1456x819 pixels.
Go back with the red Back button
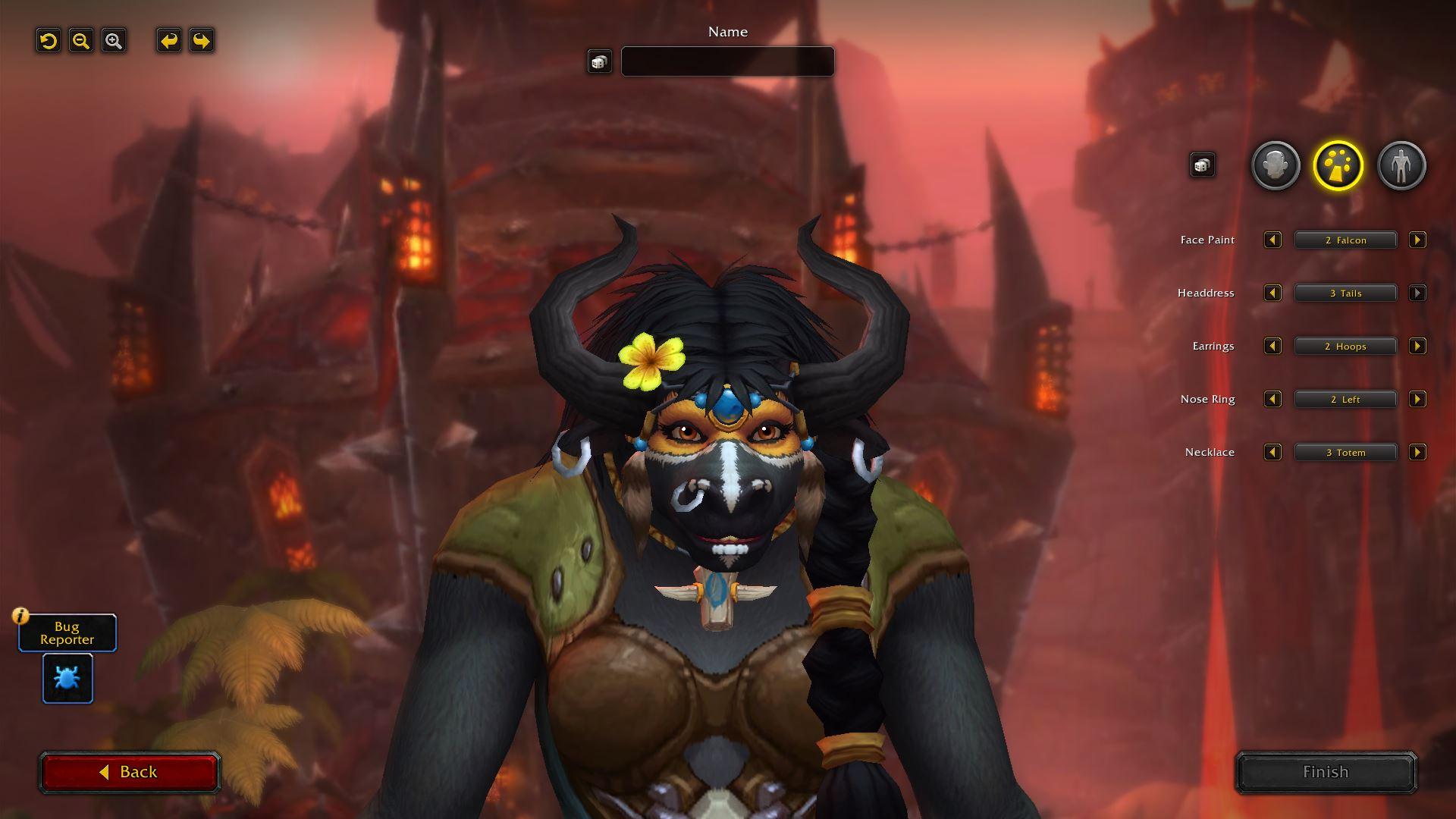click(130, 772)
